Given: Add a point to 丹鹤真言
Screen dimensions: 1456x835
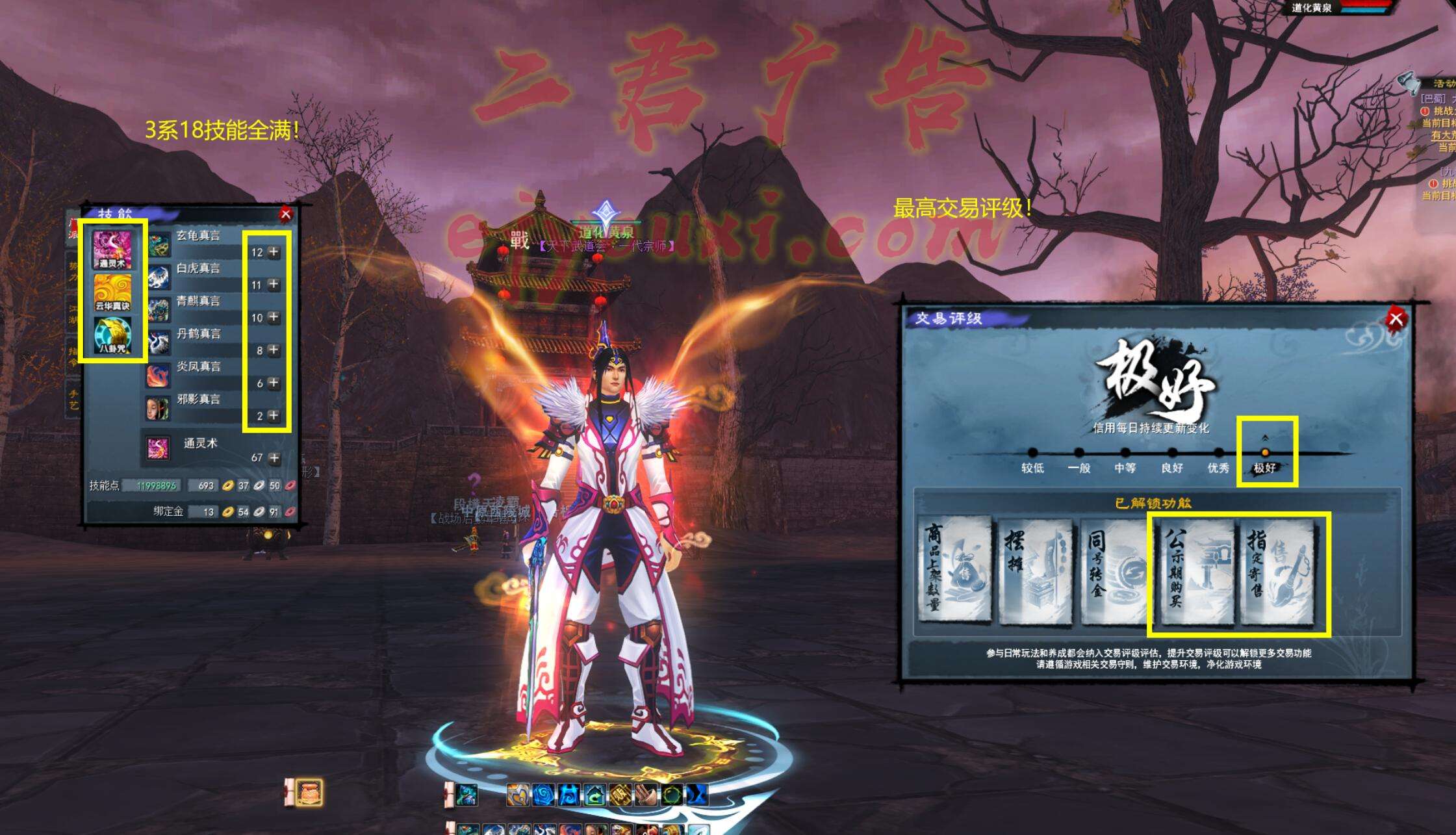Looking at the screenshot, I should coord(274,350).
